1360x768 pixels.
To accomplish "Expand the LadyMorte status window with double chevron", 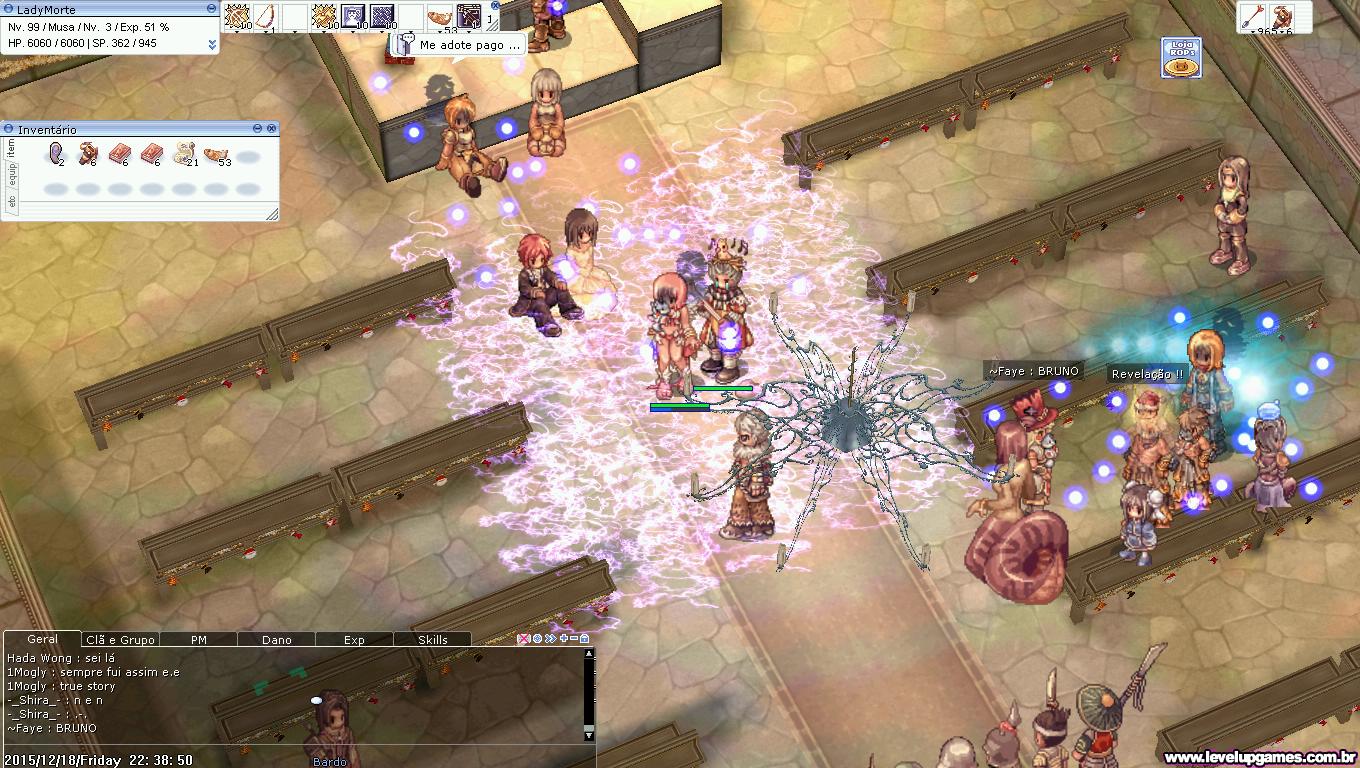I will [x=211, y=44].
